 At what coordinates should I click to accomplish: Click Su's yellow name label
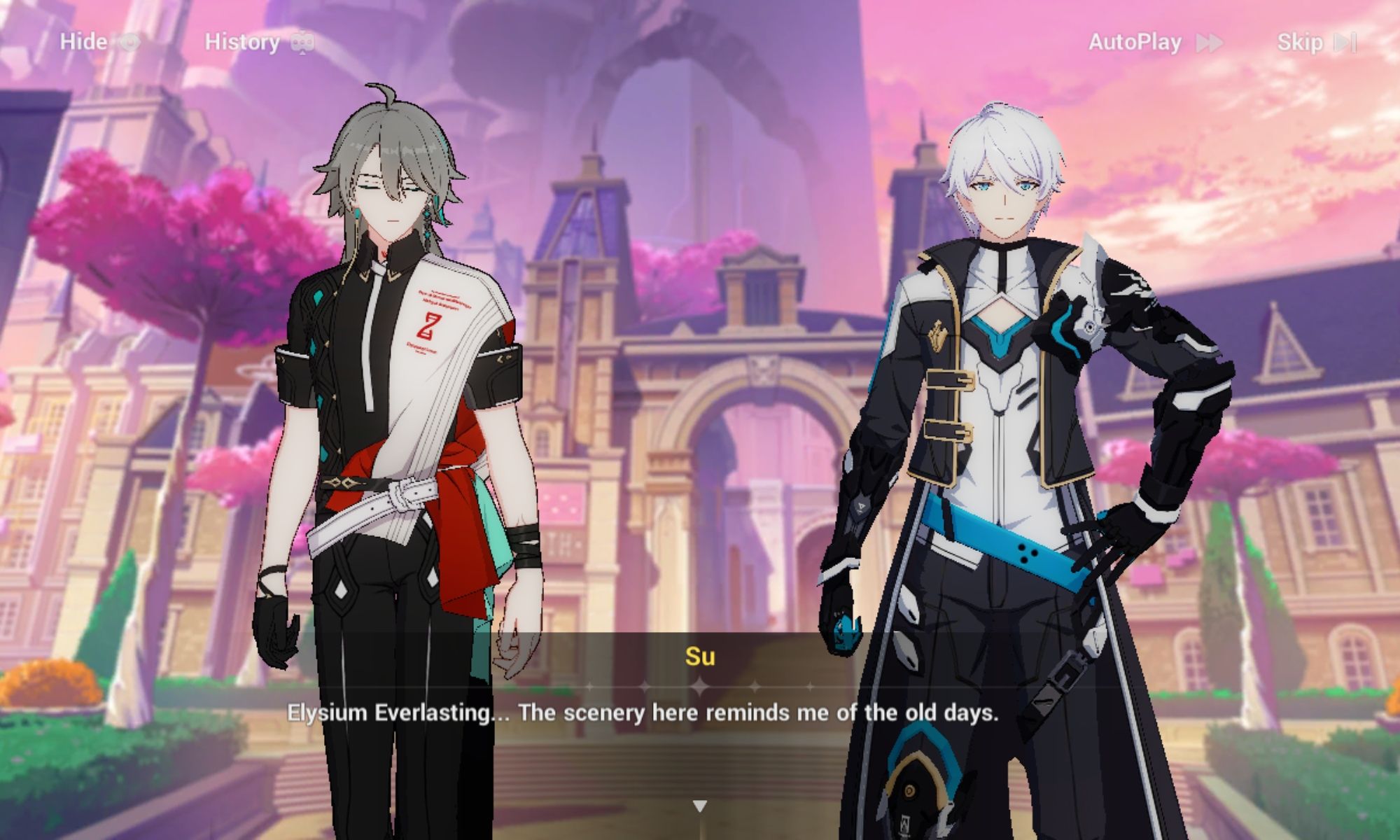point(700,657)
